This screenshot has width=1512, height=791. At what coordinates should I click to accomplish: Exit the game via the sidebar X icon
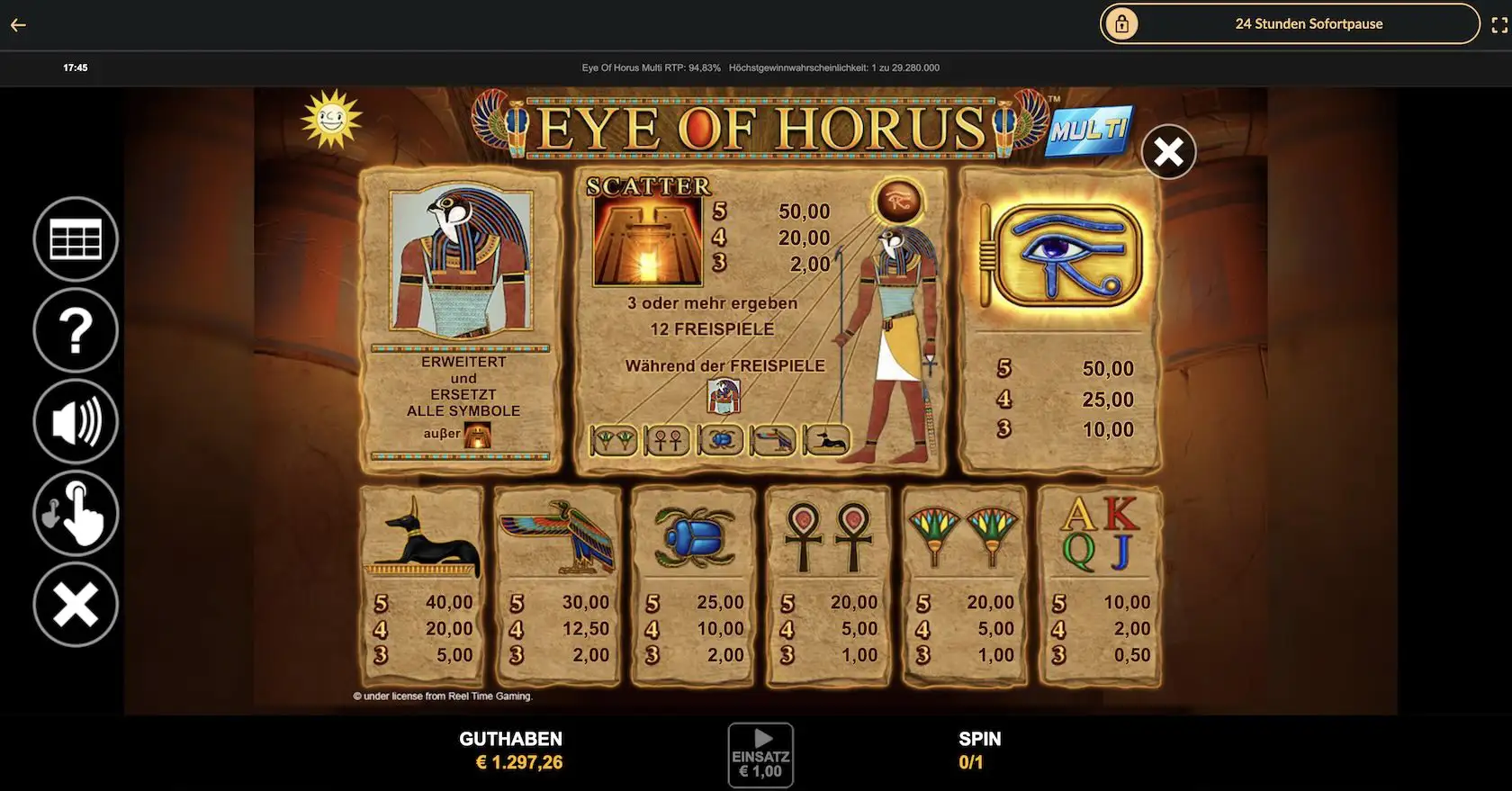(76, 605)
